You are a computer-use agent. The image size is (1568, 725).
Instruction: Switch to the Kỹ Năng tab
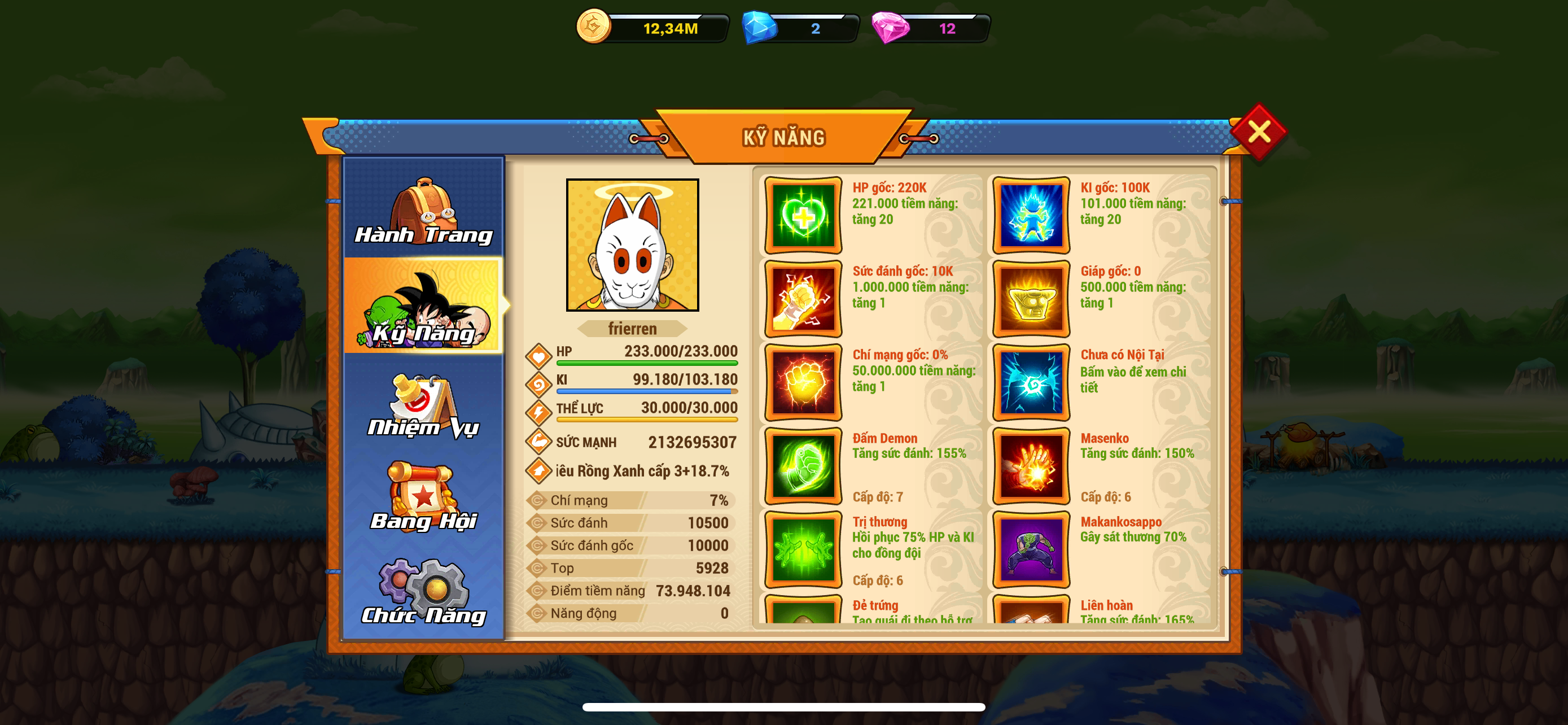pos(424,306)
